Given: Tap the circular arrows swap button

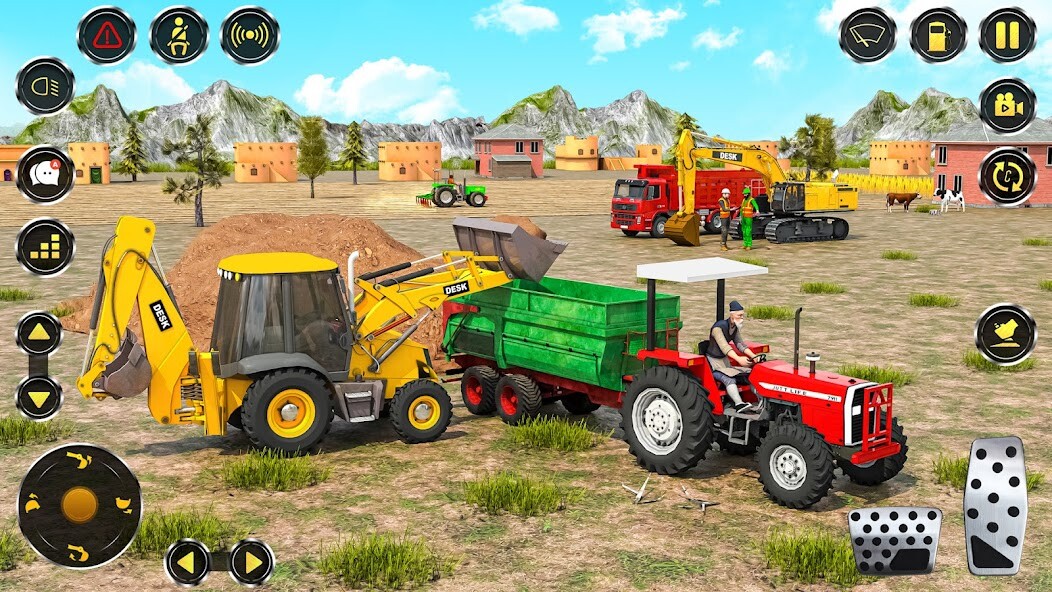Looking at the screenshot, I should (x=1007, y=175).
